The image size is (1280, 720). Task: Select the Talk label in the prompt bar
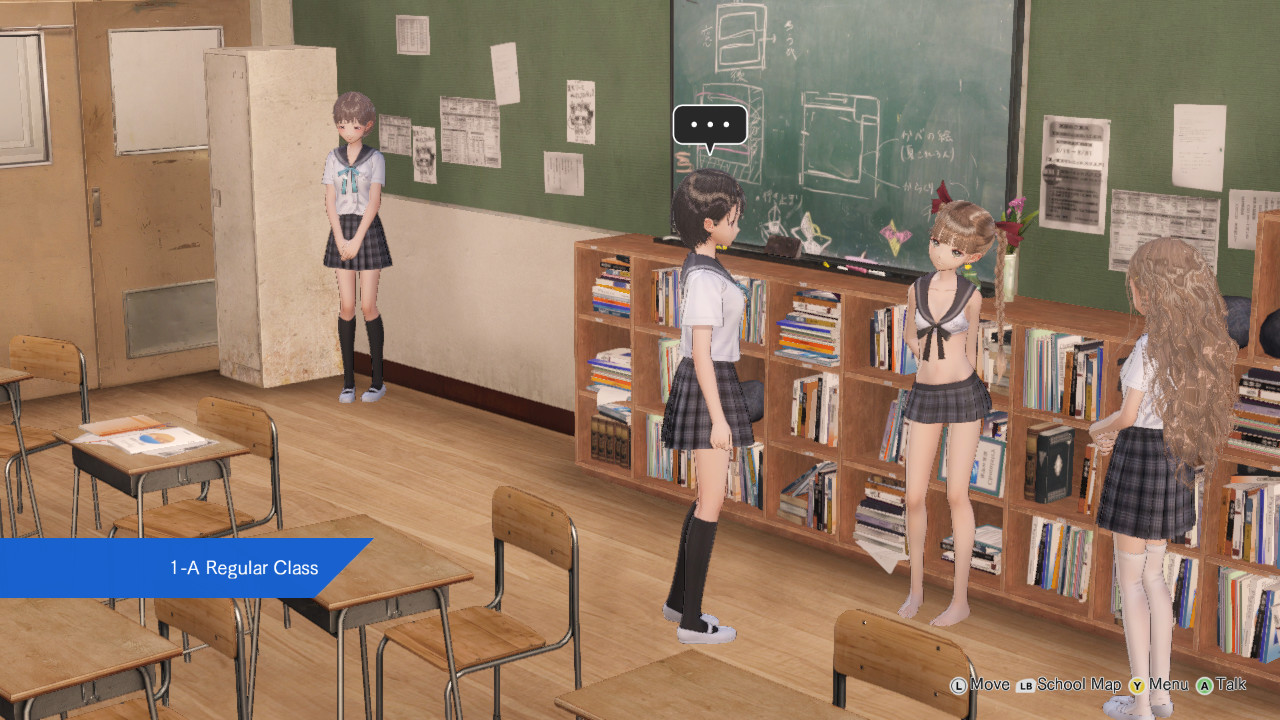pyautogui.click(x=1232, y=685)
